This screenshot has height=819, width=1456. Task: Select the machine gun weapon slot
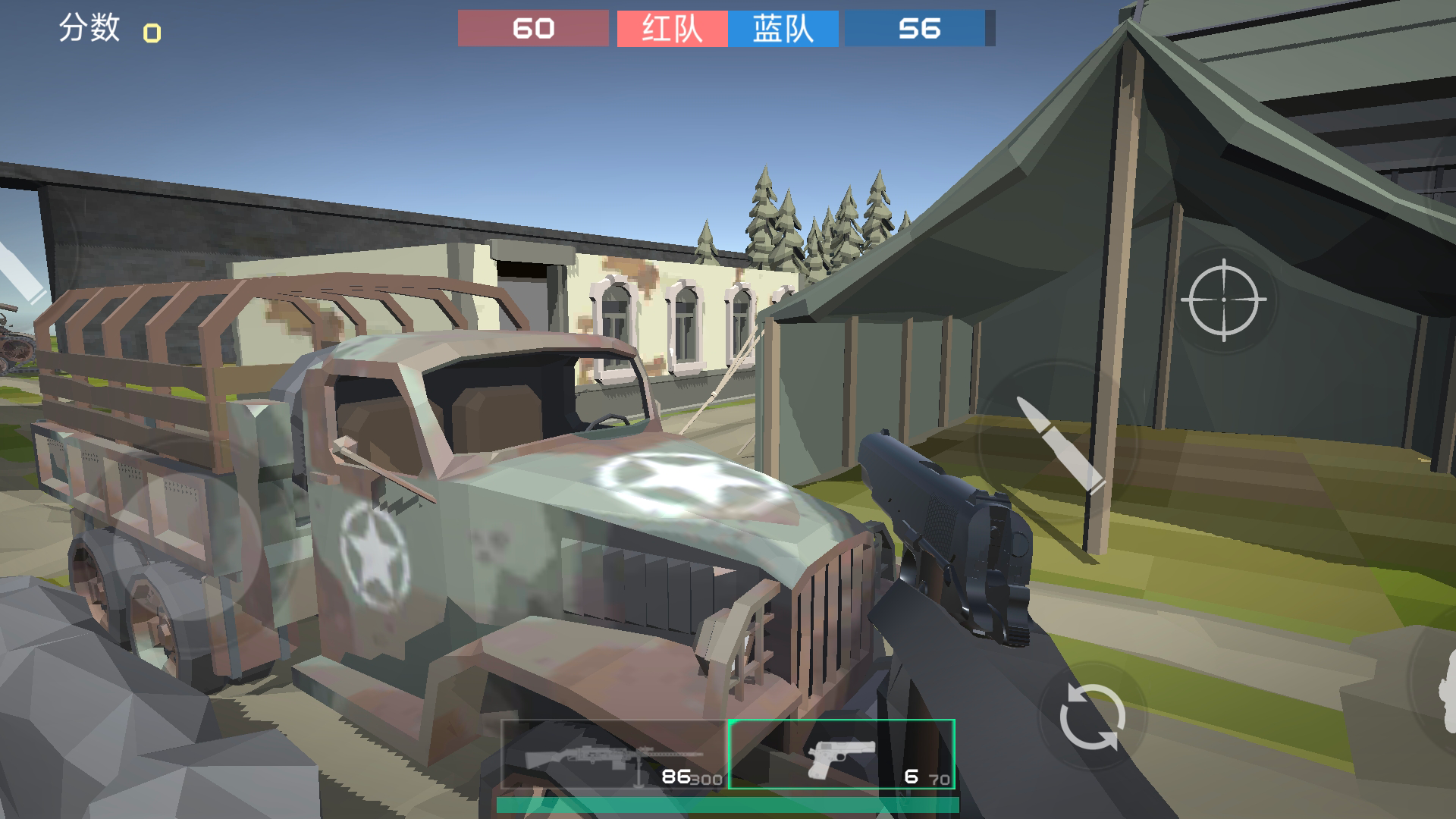(x=614, y=755)
